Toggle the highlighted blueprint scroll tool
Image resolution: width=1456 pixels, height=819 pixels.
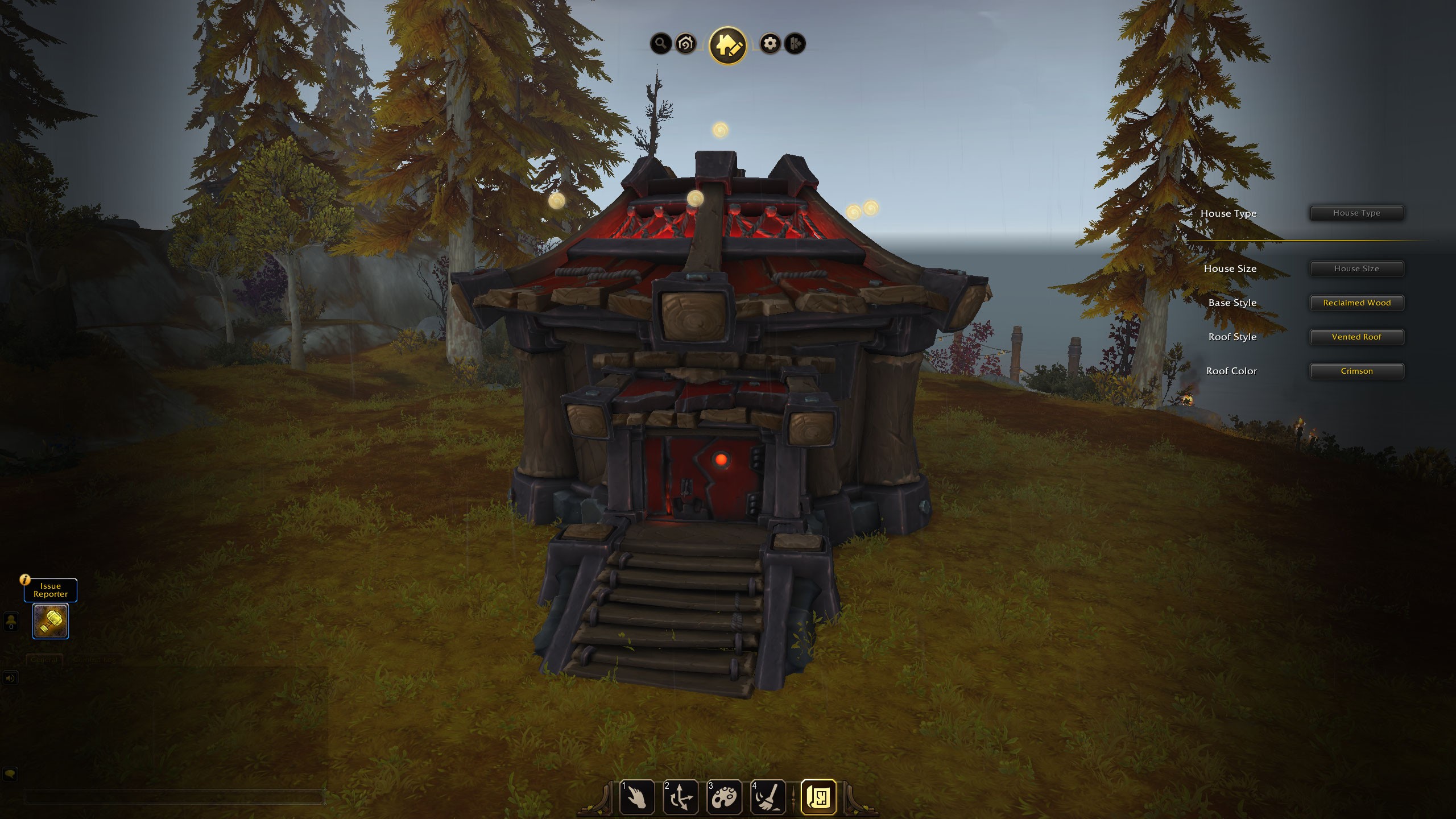818,797
